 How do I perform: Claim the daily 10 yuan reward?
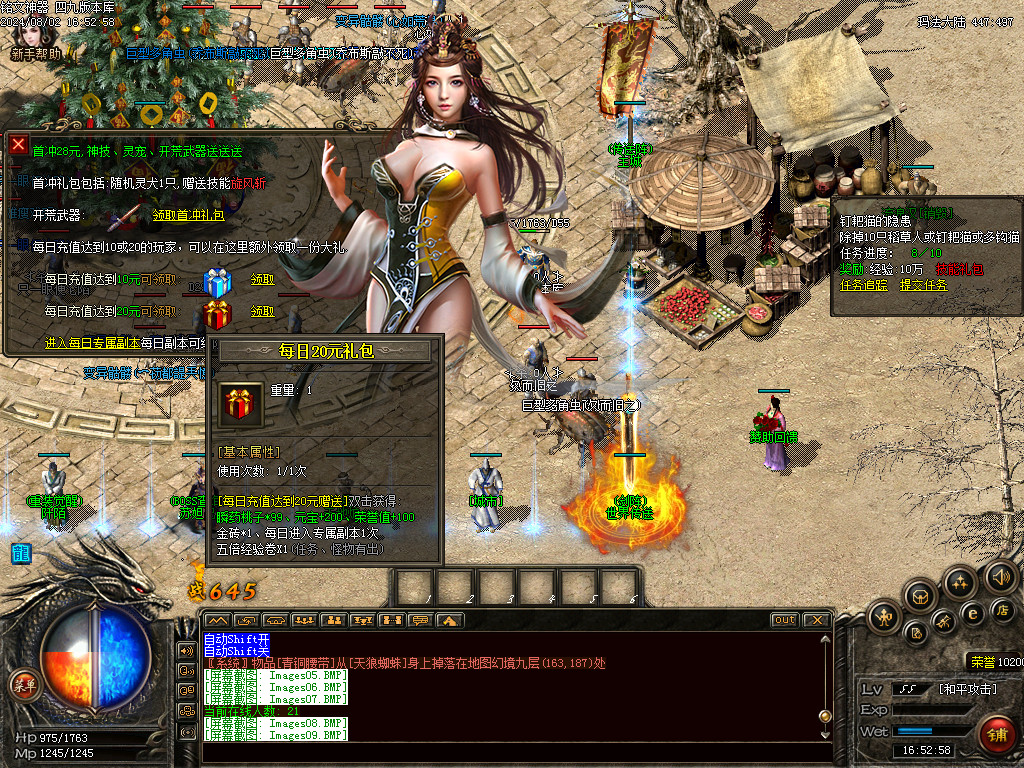pyautogui.click(x=262, y=281)
